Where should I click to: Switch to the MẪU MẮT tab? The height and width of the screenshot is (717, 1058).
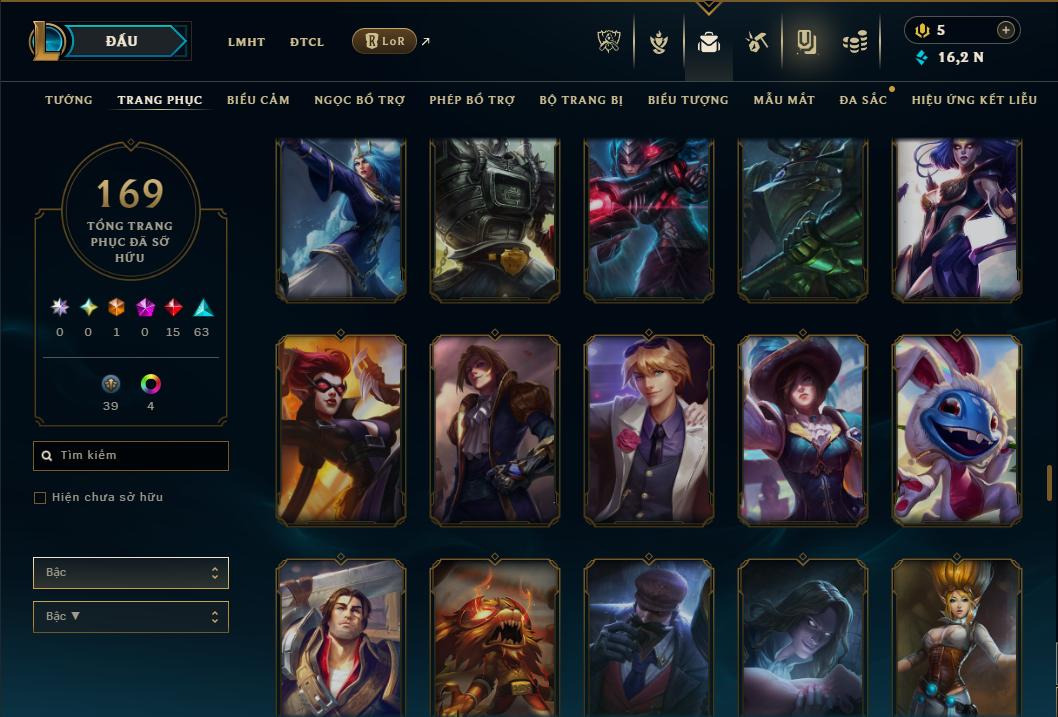coord(784,100)
